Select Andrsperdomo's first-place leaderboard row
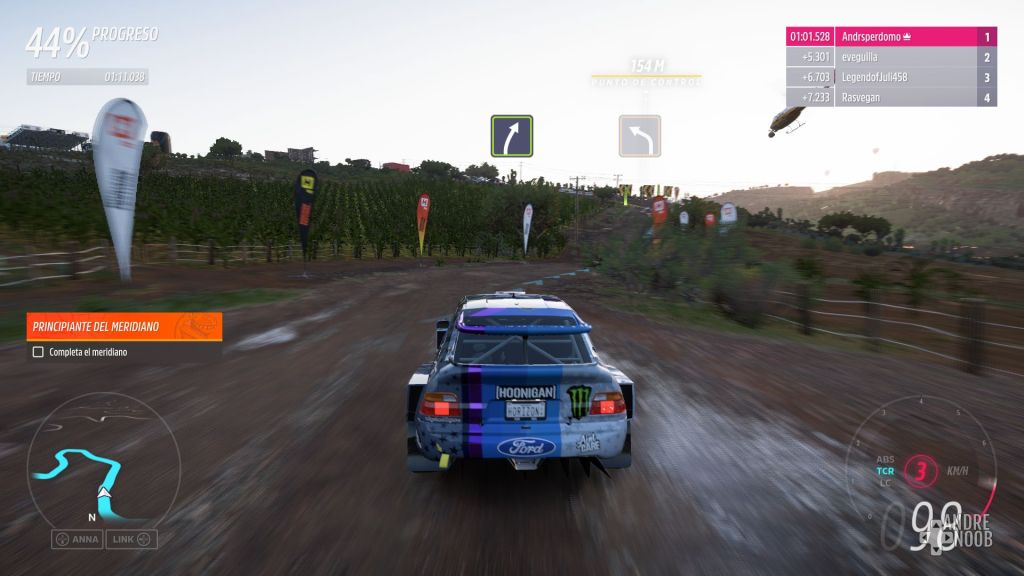The width and height of the screenshot is (1024, 576). pyautogui.click(x=892, y=37)
